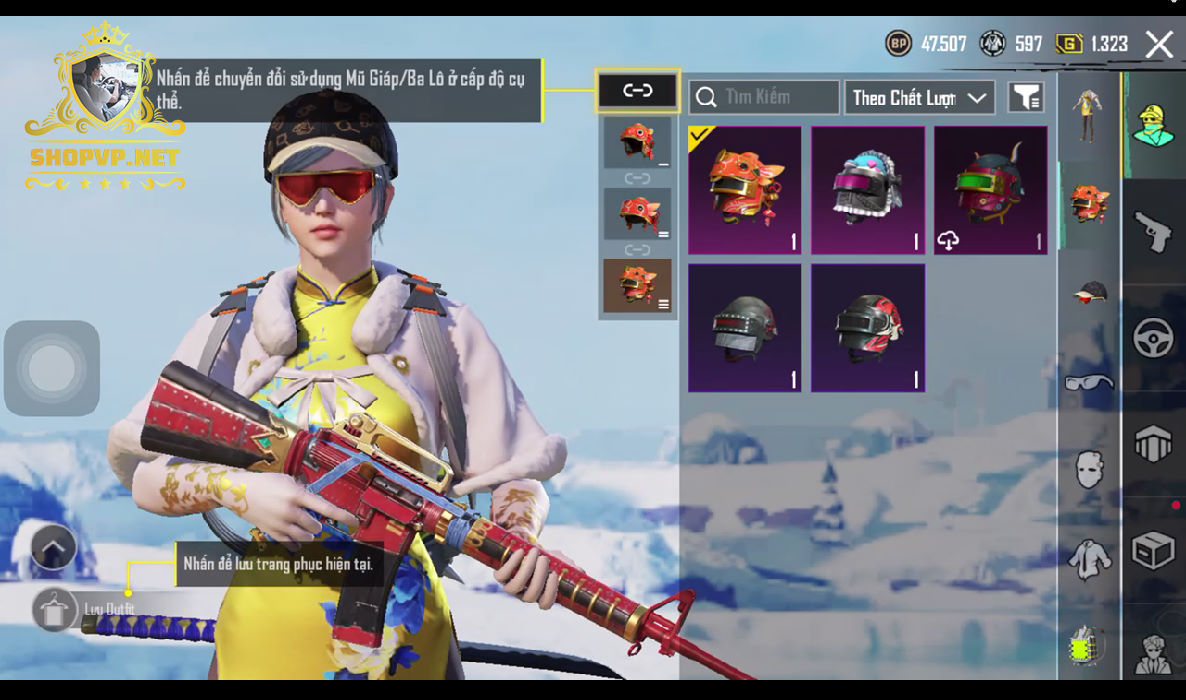Show the glasses category
This screenshot has height=700, width=1186.
pyautogui.click(x=1089, y=381)
